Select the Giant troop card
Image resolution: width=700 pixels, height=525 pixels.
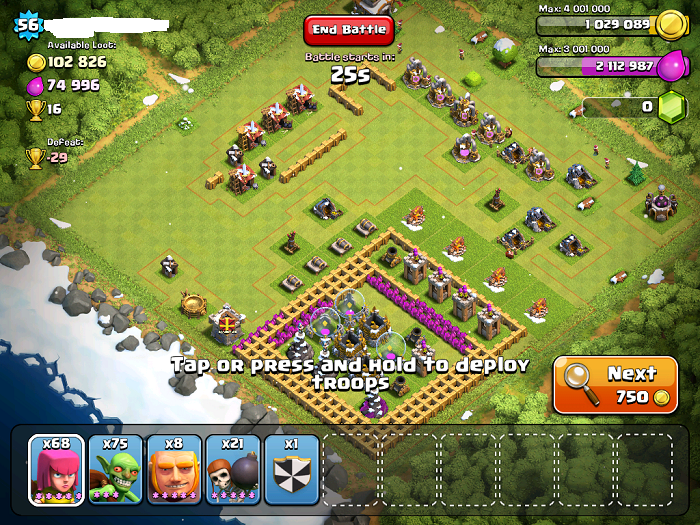point(174,469)
